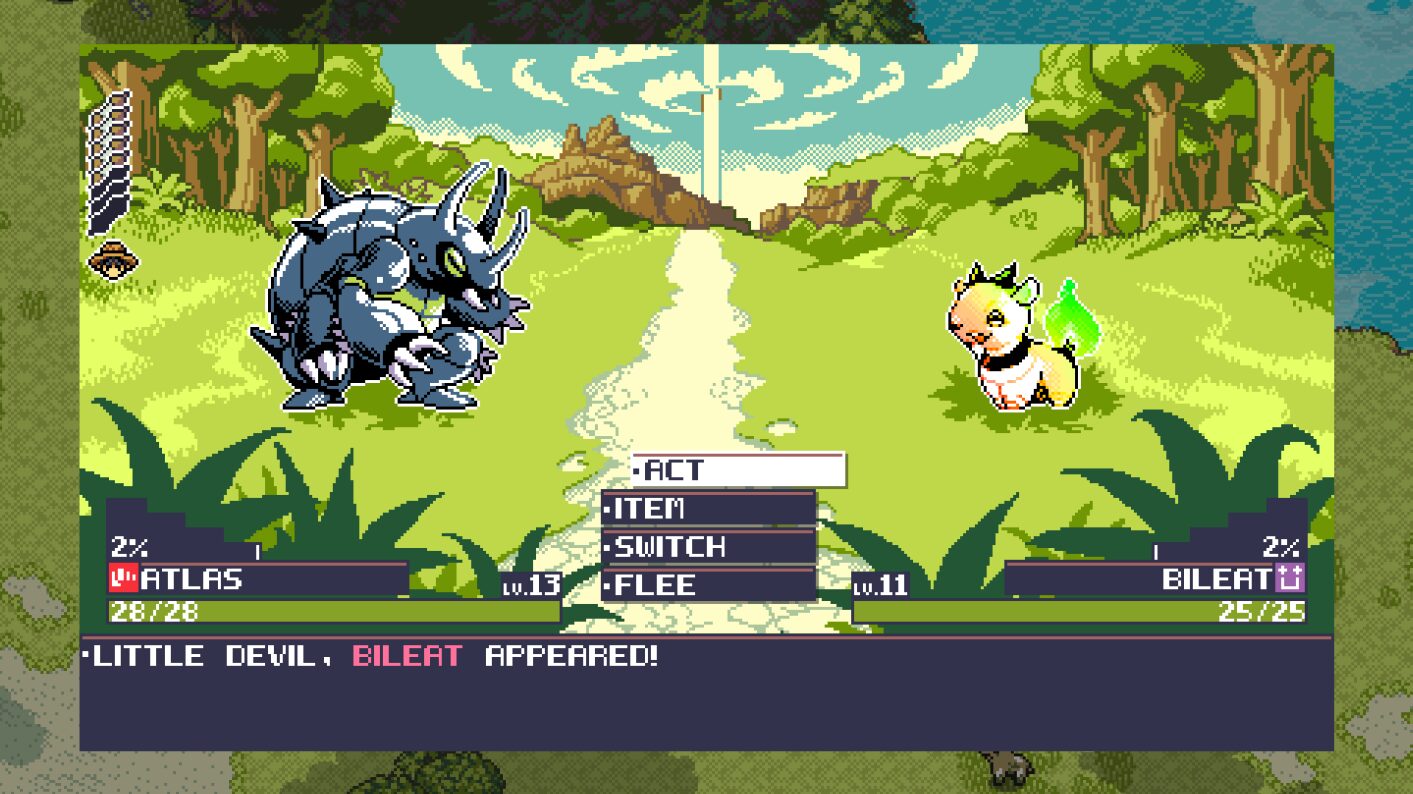Click the battle message about Bileat appearing
This screenshot has width=1413, height=794.
click(x=380, y=657)
